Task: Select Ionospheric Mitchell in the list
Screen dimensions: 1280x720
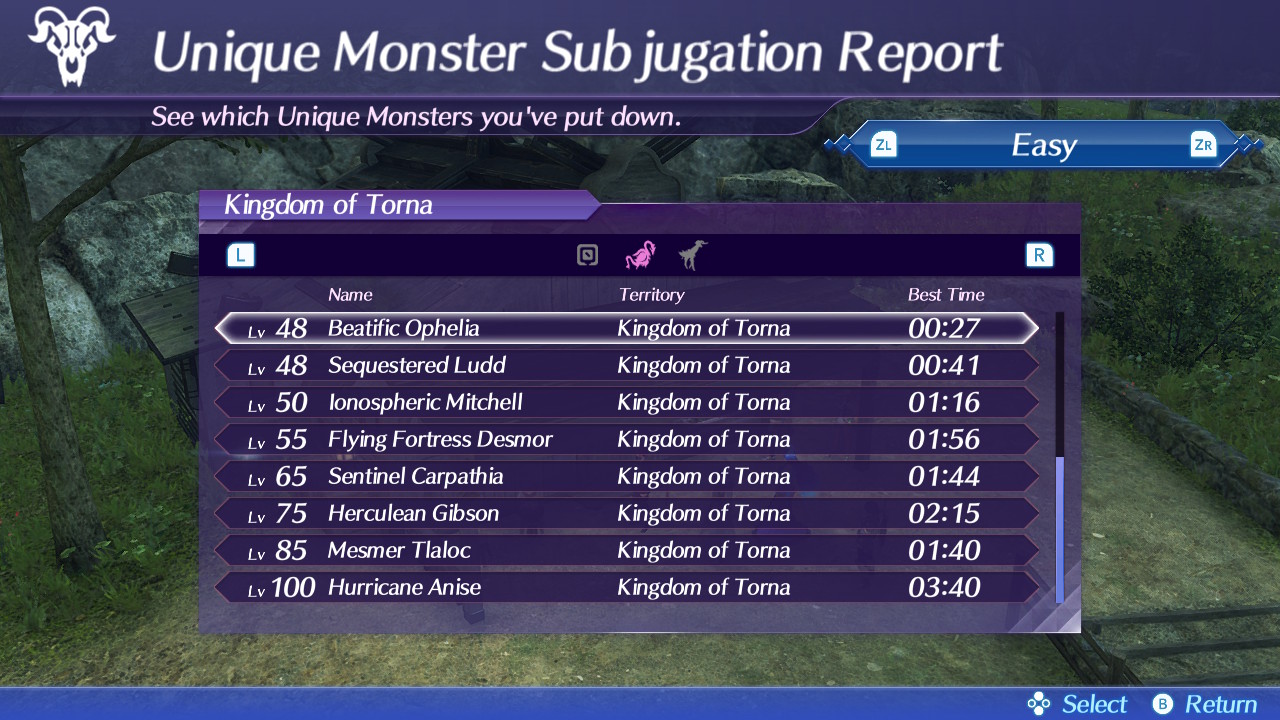Action: click(x=626, y=402)
